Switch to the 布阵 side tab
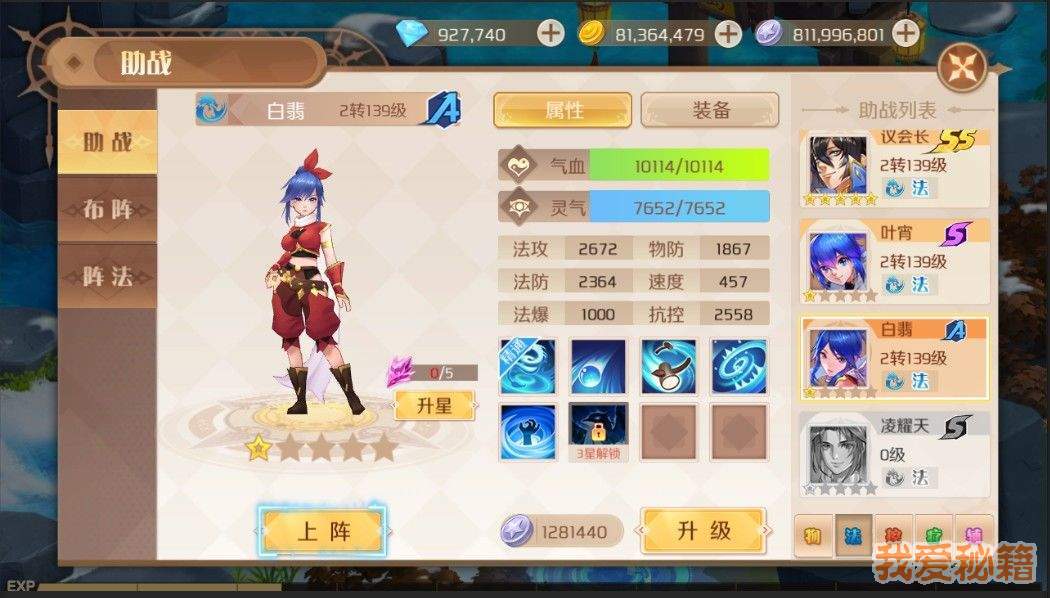 pyautogui.click(x=108, y=210)
